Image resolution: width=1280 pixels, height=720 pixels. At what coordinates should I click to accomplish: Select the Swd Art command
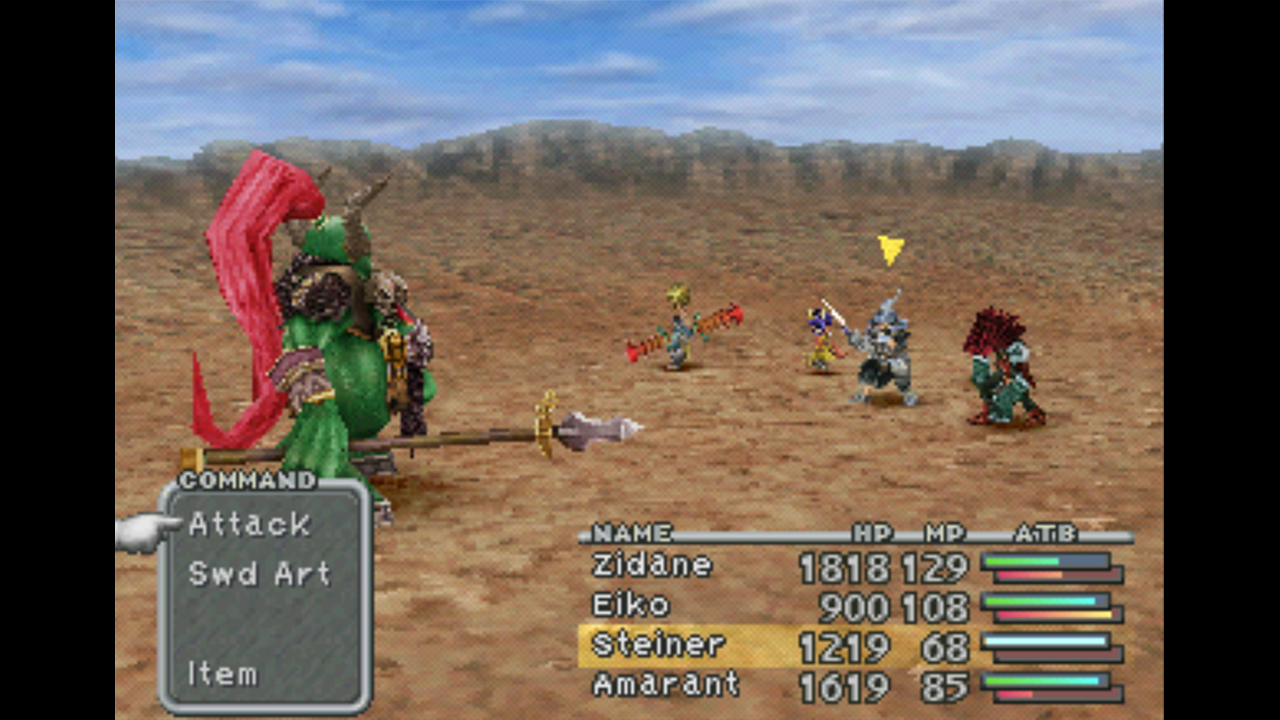[x=259, y=574]
